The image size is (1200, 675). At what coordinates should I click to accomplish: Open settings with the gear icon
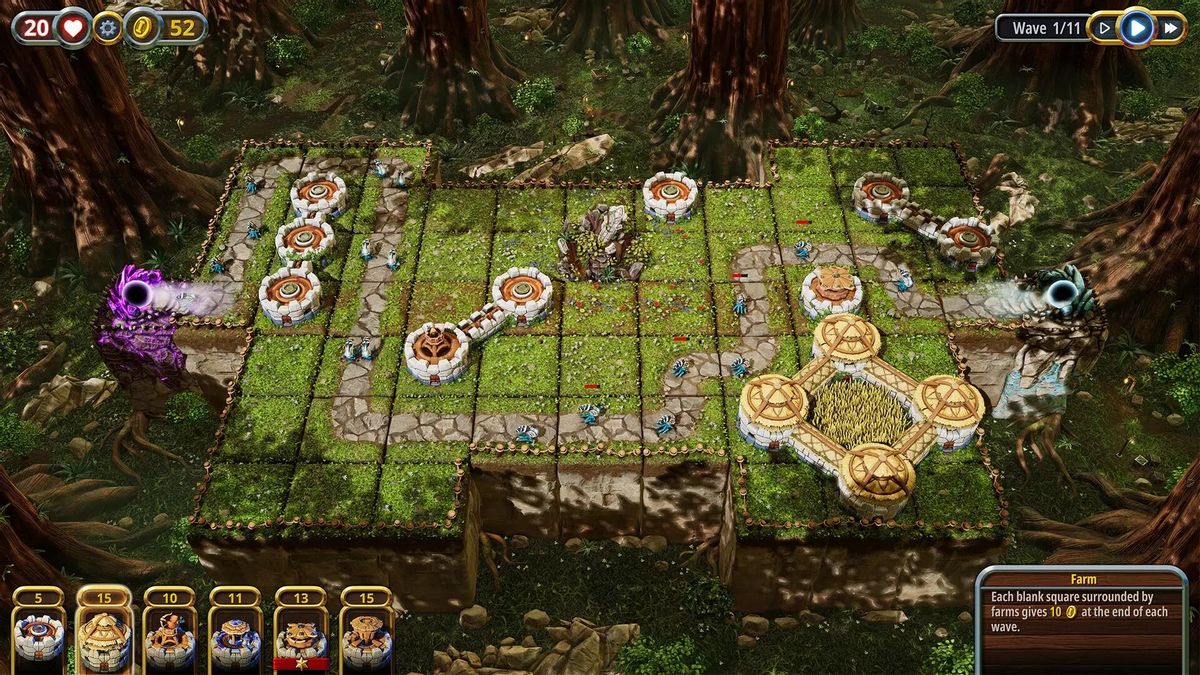click(107, 28)
